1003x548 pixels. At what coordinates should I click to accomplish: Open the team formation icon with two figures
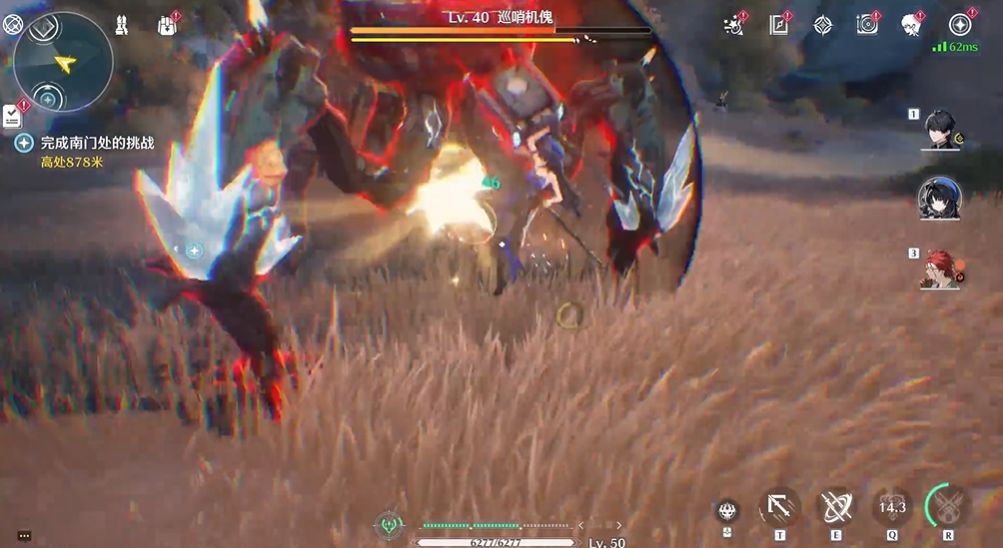[122, 26]
